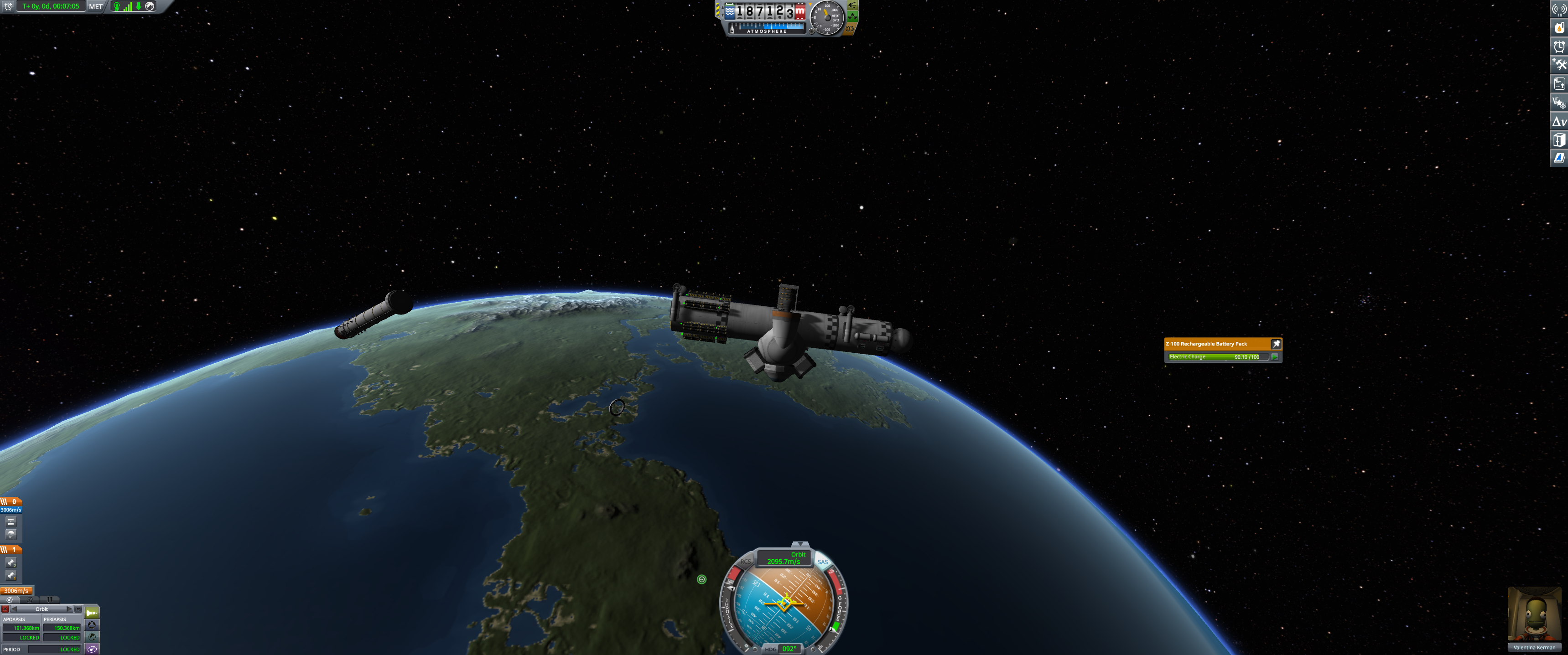Click the MET mission time toggle

tap(96, 7)
